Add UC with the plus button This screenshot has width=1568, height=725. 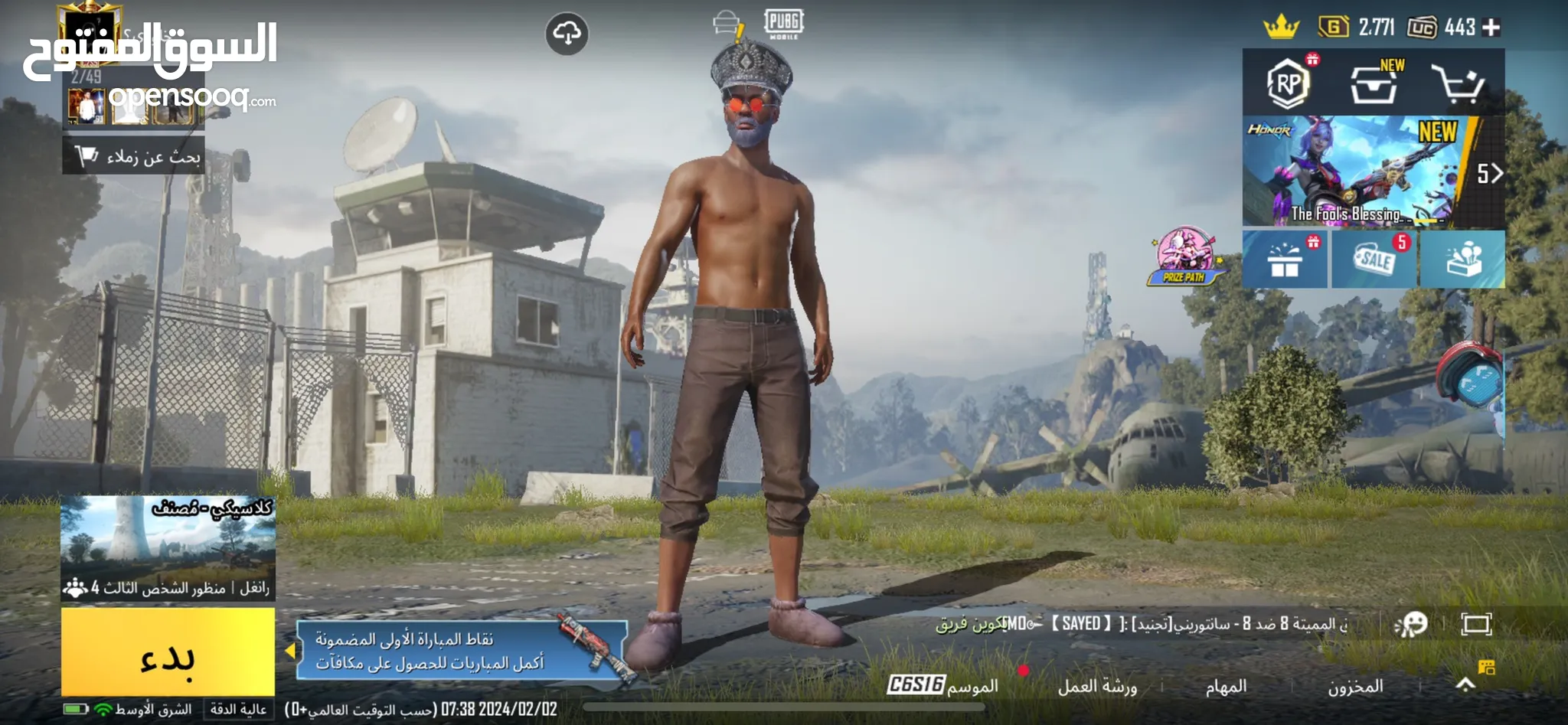tap(1491, 28)
